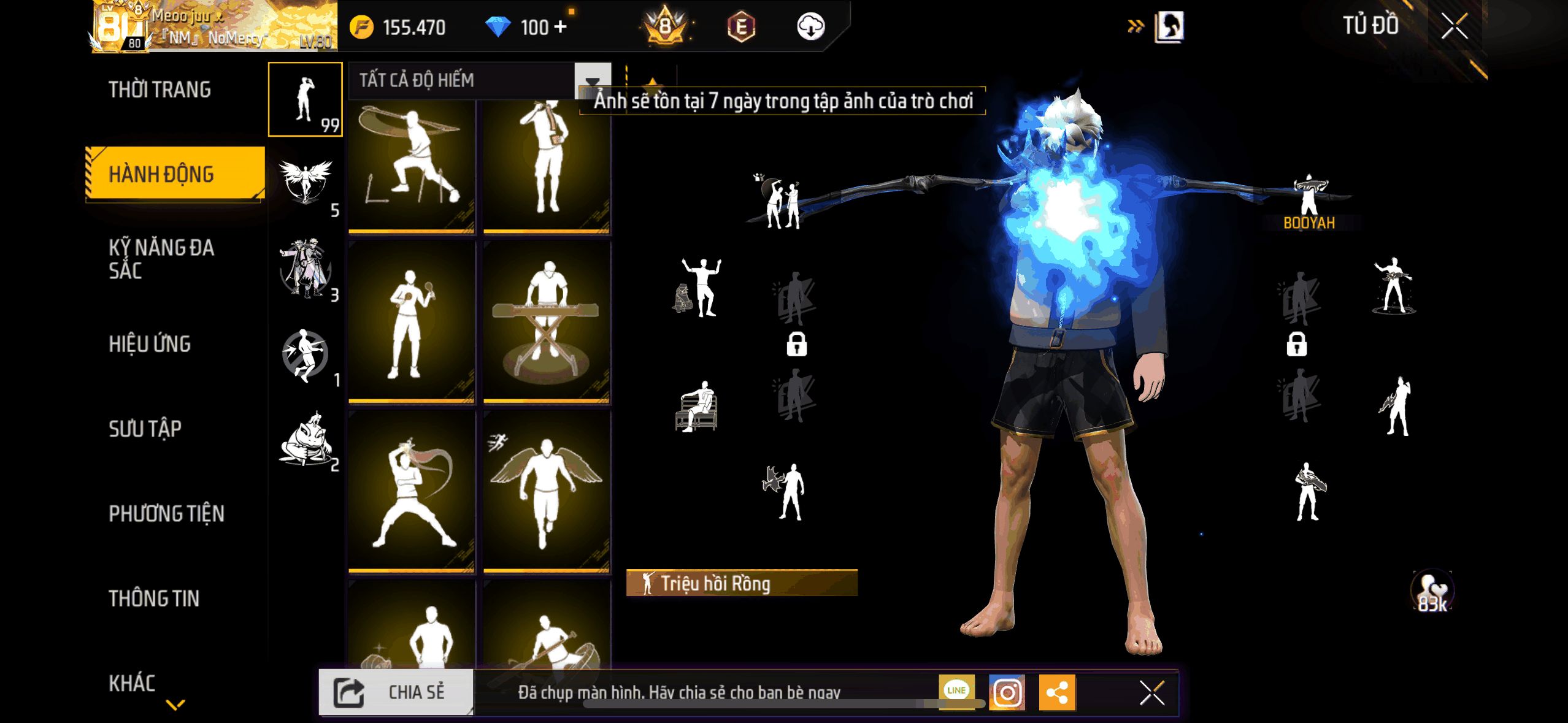Viewport: 1568px width, 723px height.
Task: Go to the Phương Tiện tab
Action: point(166,513)
